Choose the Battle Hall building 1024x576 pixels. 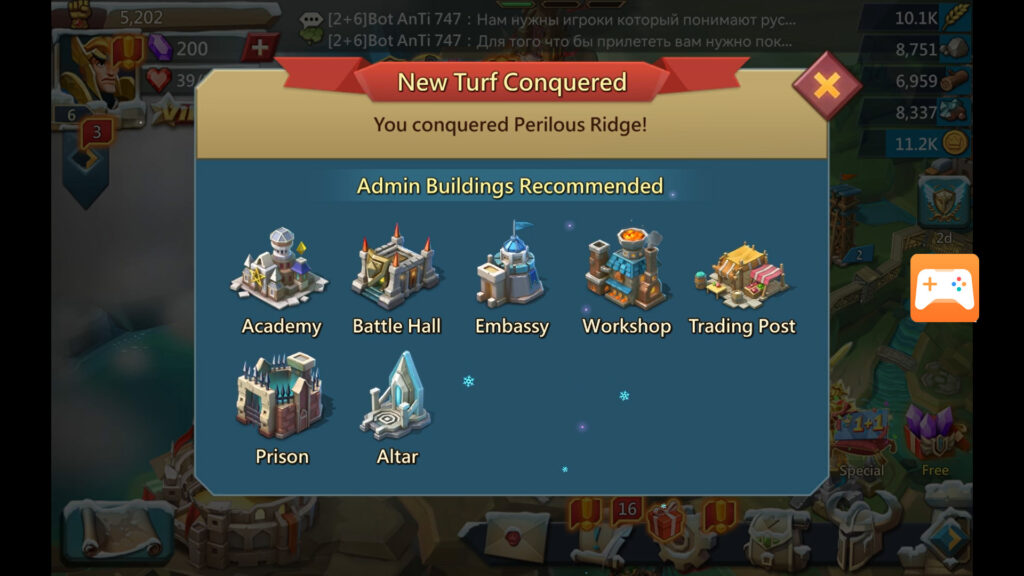[x=396, y=278]
